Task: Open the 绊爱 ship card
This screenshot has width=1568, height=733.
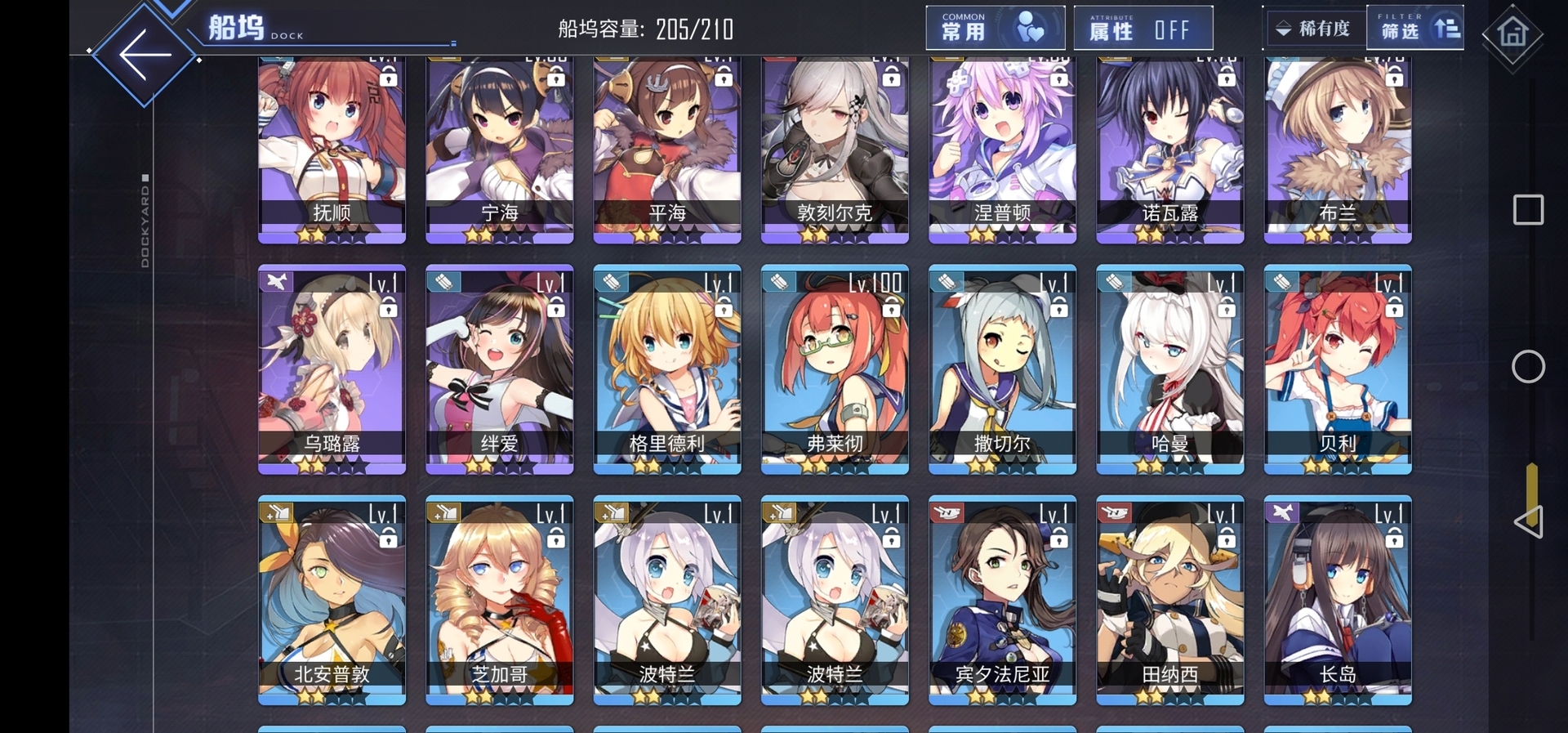Action: pos(499,369)
